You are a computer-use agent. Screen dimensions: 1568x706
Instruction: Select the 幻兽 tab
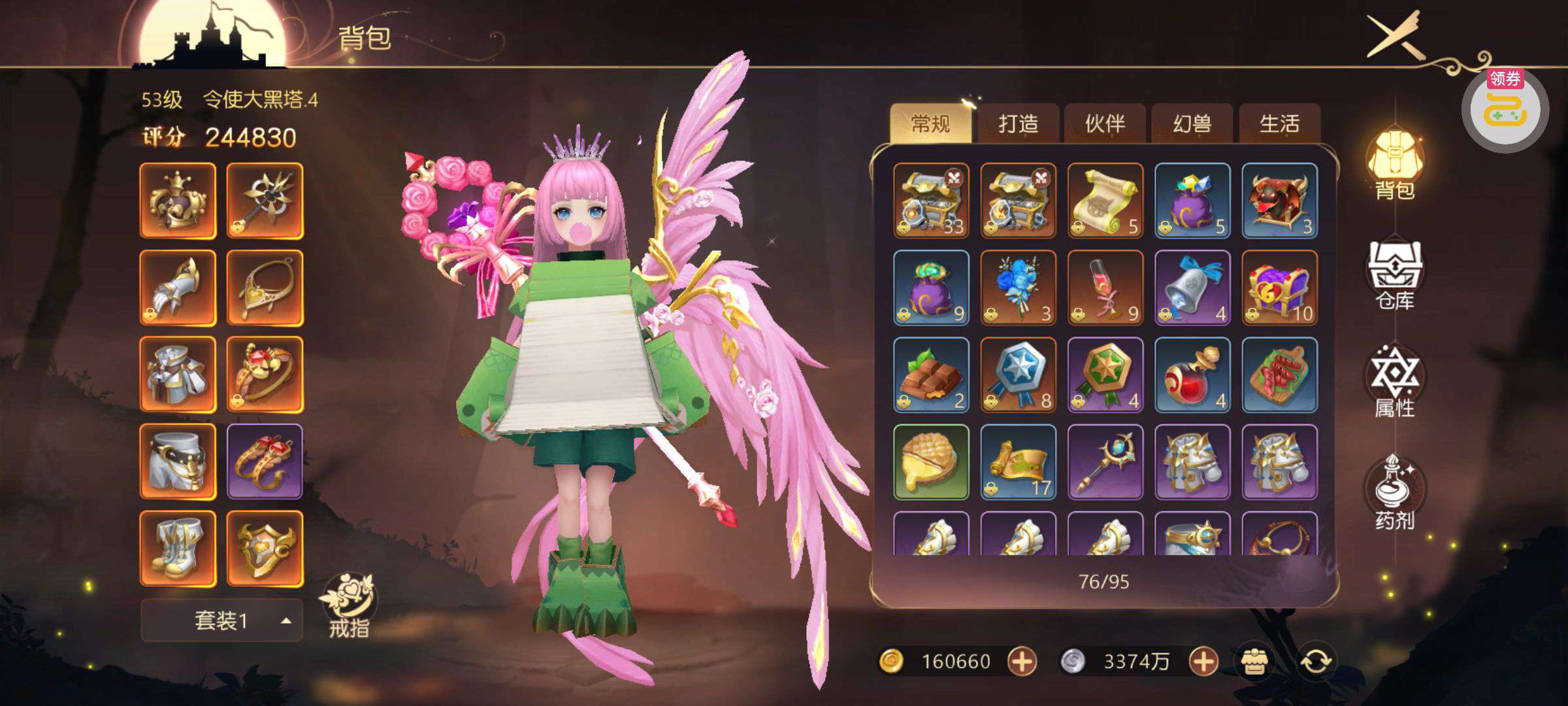point(1192,124)
